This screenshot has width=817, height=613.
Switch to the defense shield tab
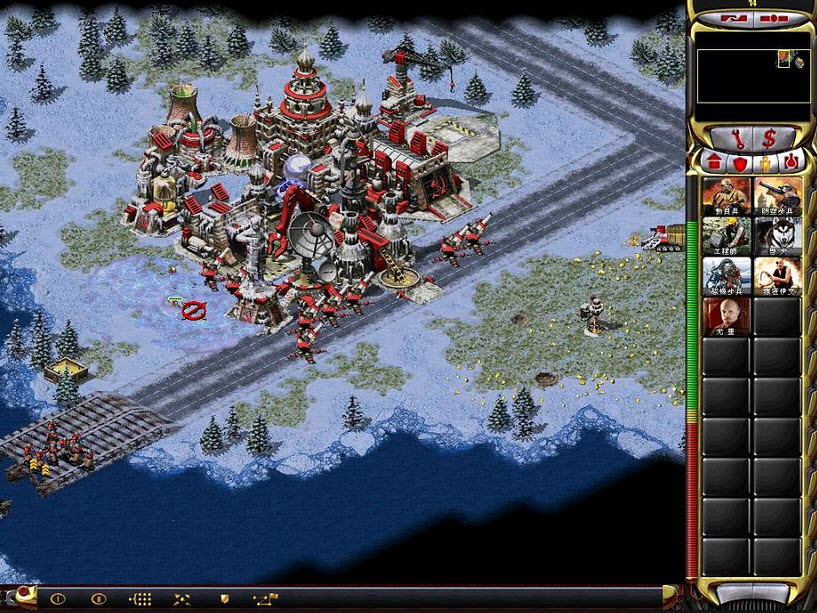click(x=740, y=160)
